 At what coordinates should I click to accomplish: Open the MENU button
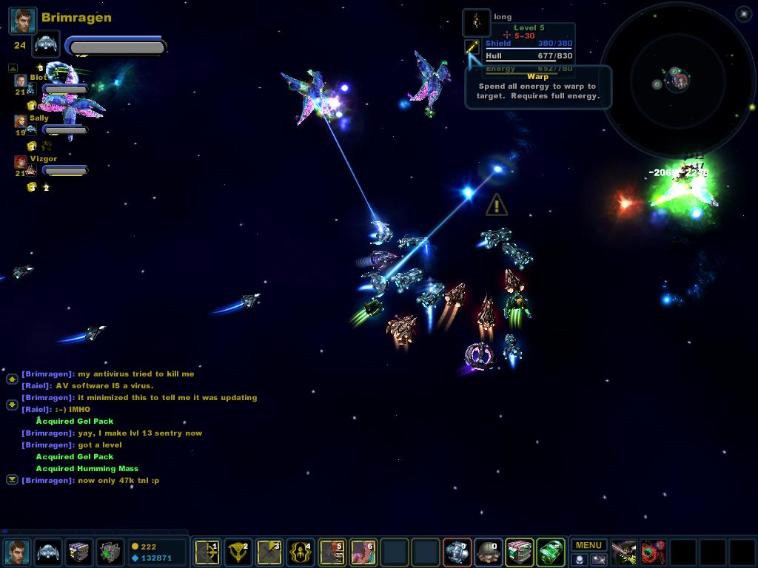pyautogui.click(x=588, y=545)
